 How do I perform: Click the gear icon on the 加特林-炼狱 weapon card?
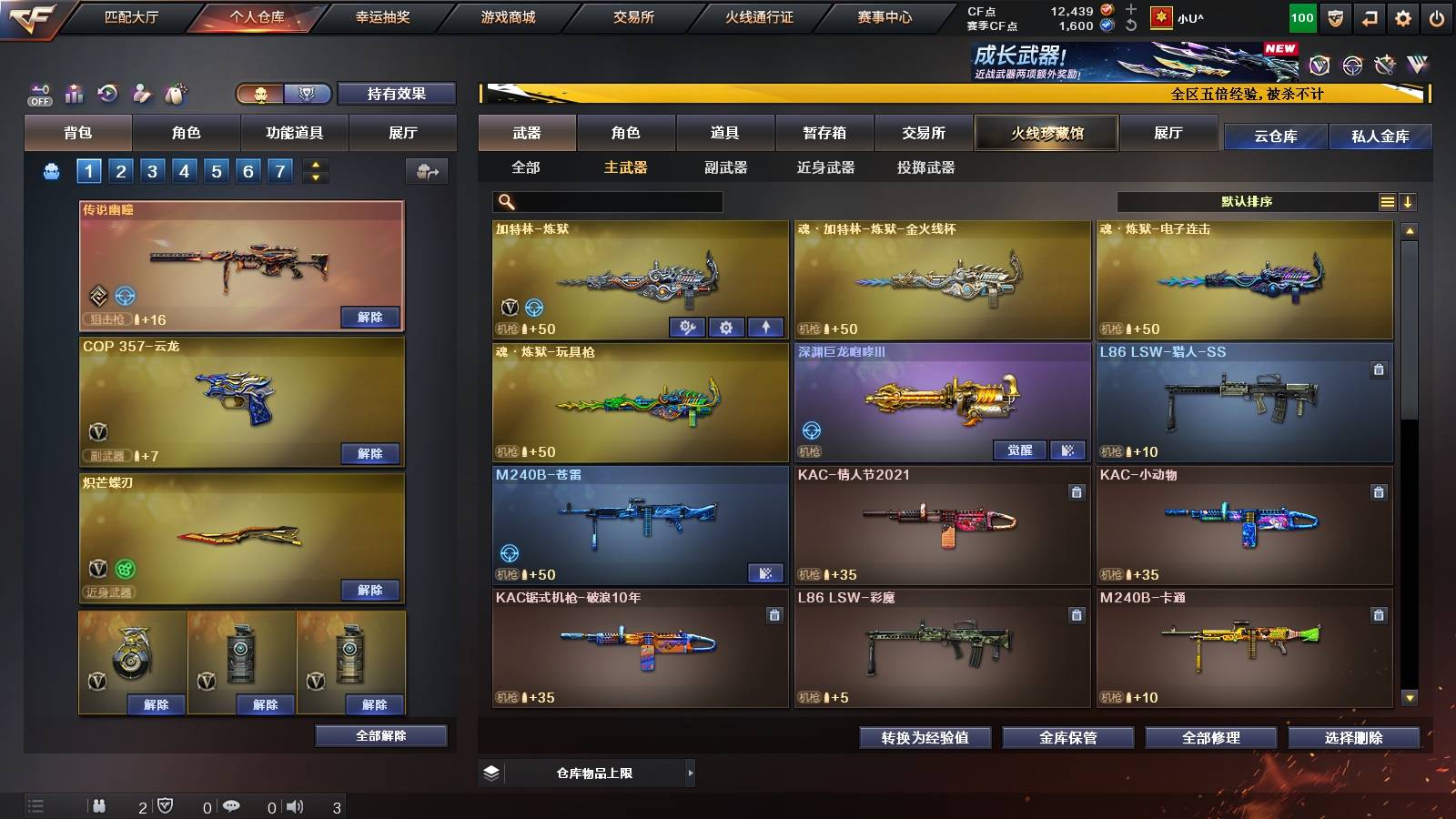[x=726, y=327]
